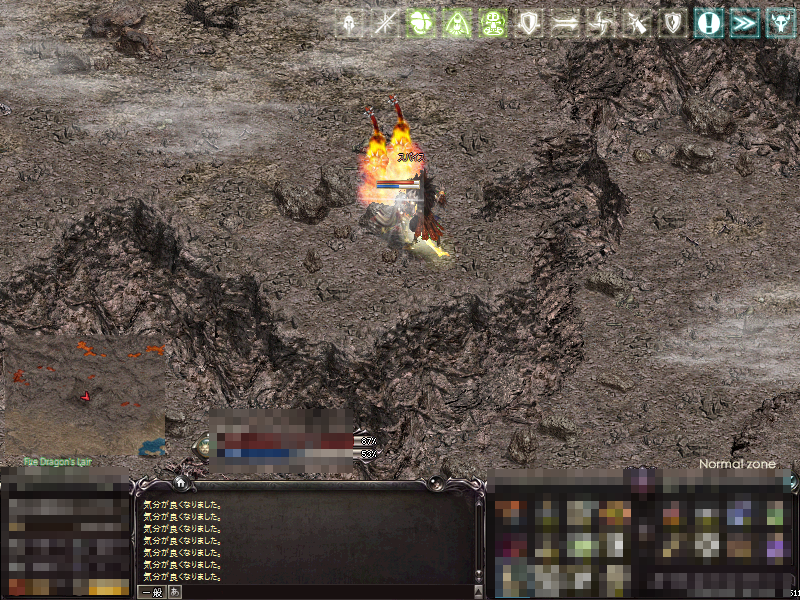Select the green hooded figure buff icon
Screen dimensions: 800x600
(x=457, y=23)
